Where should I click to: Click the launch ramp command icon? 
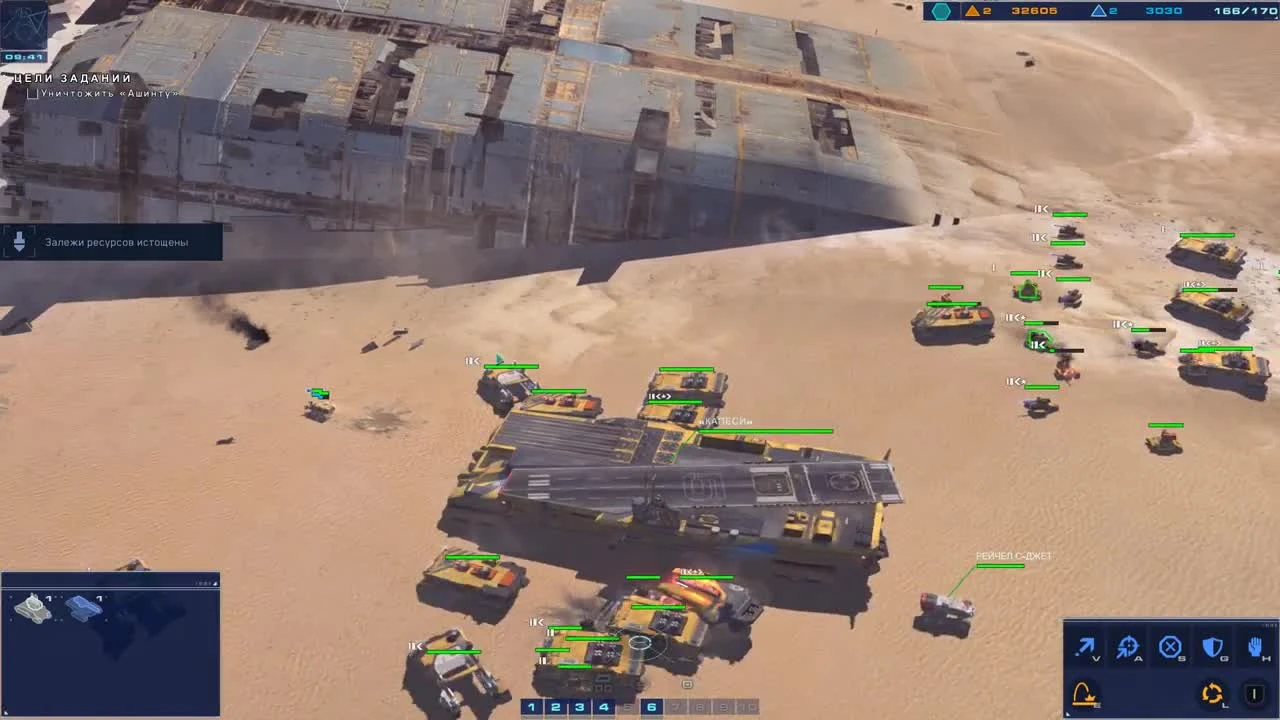[1085, 692]
